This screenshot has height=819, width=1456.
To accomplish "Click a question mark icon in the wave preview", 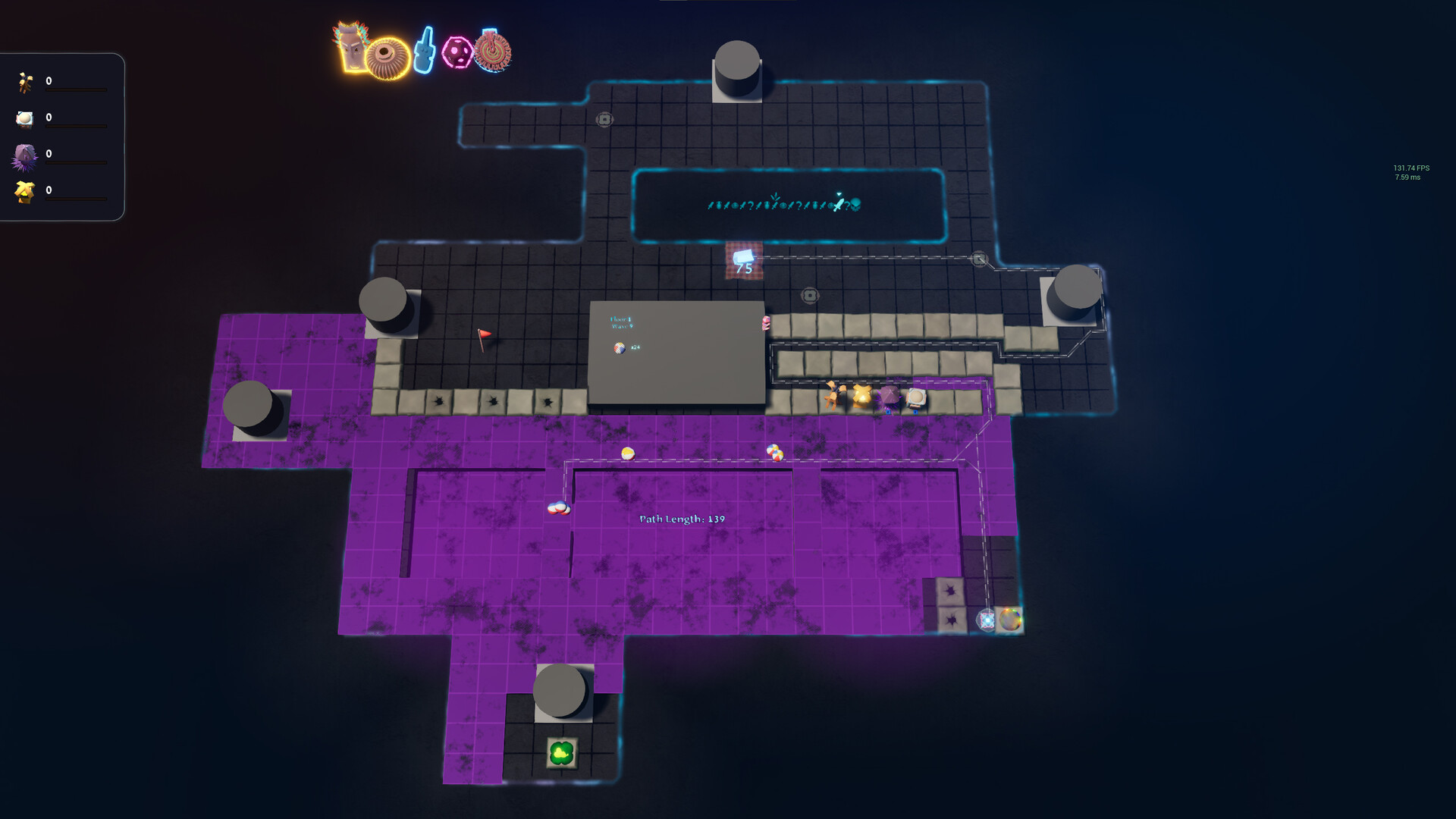I will (848, 206).
